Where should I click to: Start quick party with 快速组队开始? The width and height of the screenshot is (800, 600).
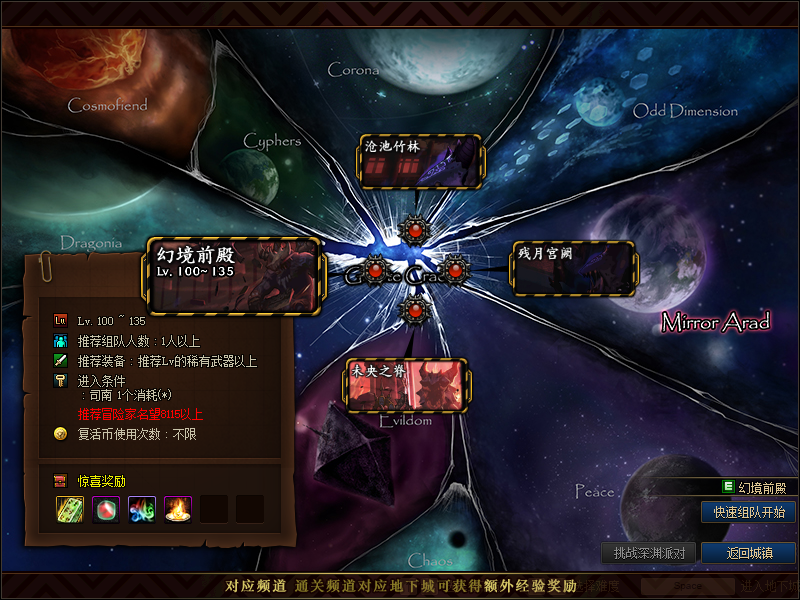(x=748, y=512)
